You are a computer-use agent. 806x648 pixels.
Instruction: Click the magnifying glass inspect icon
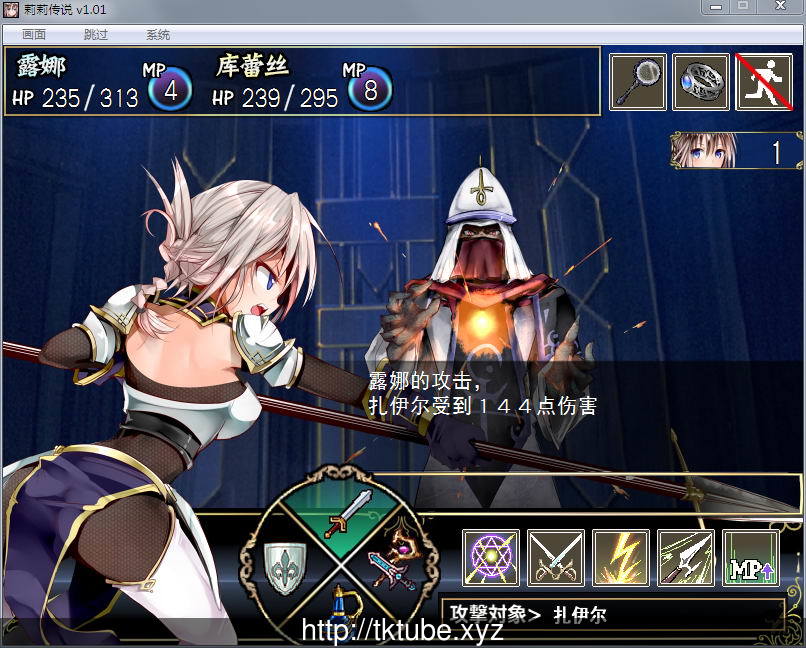coord(638,82)
